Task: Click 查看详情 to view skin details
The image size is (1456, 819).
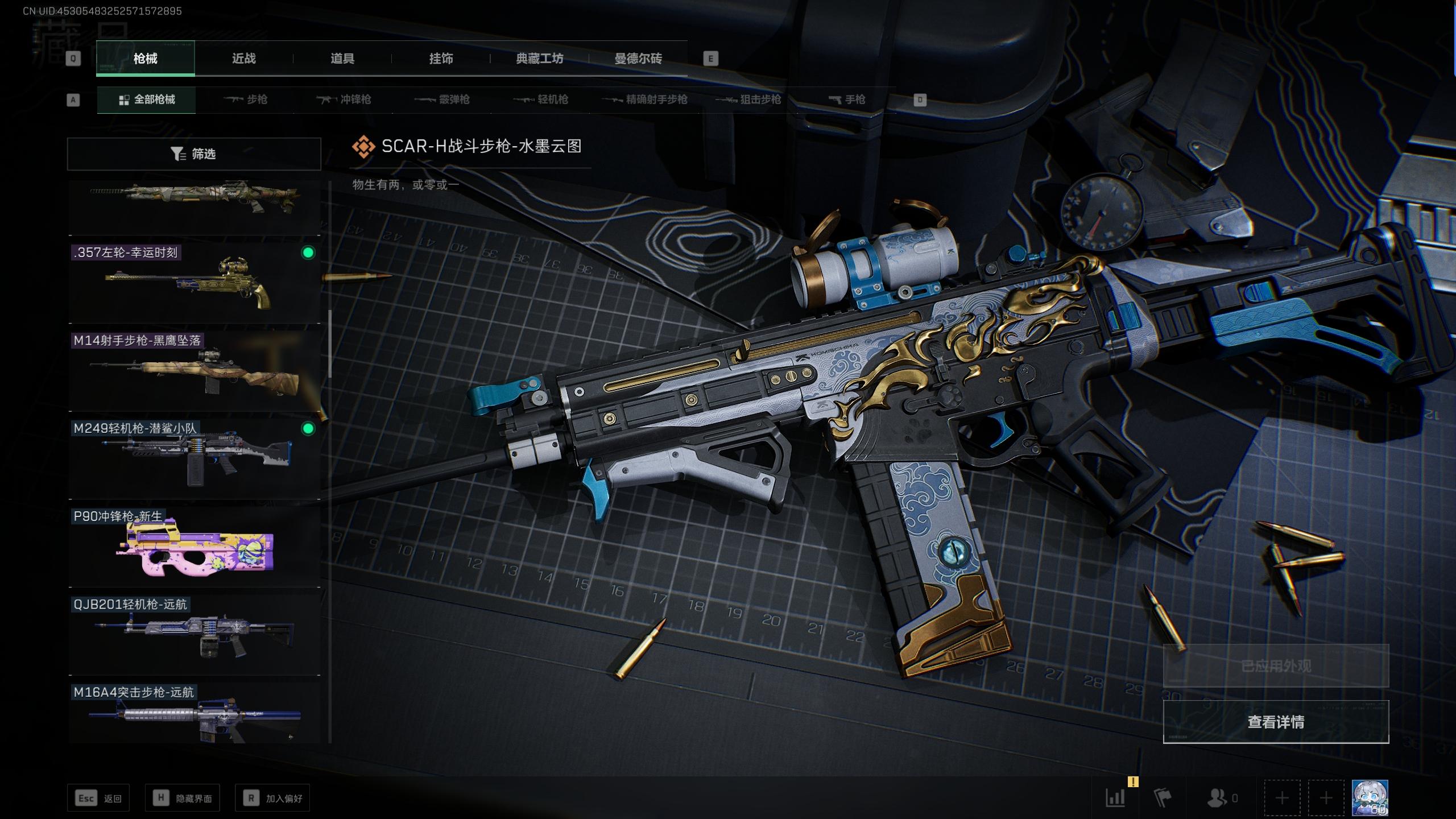Action: 1275,722
